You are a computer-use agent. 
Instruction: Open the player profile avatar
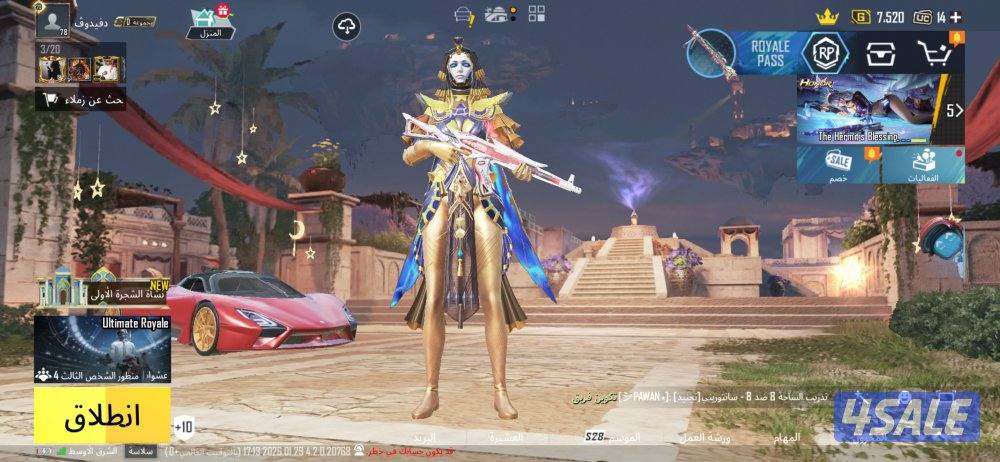pyautogui.click(x=52, y=18)
